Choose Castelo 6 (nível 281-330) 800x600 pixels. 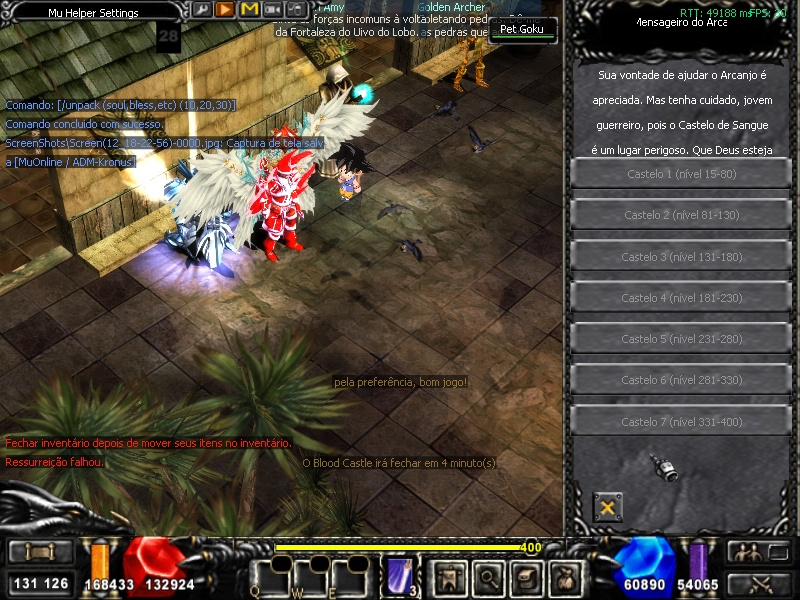(x=680, y=380)
